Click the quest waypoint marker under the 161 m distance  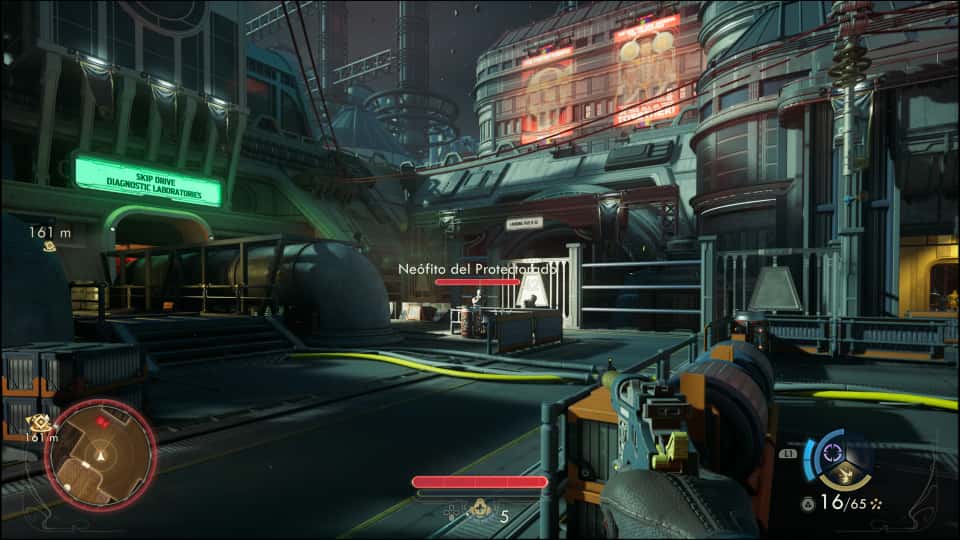click(x=48, y=246)
